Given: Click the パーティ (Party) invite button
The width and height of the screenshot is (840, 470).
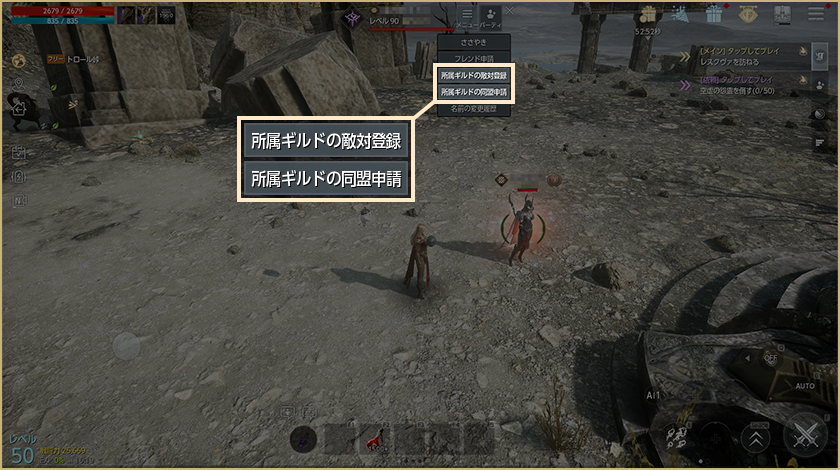Looking at the screenshot, I should [491, 15].
